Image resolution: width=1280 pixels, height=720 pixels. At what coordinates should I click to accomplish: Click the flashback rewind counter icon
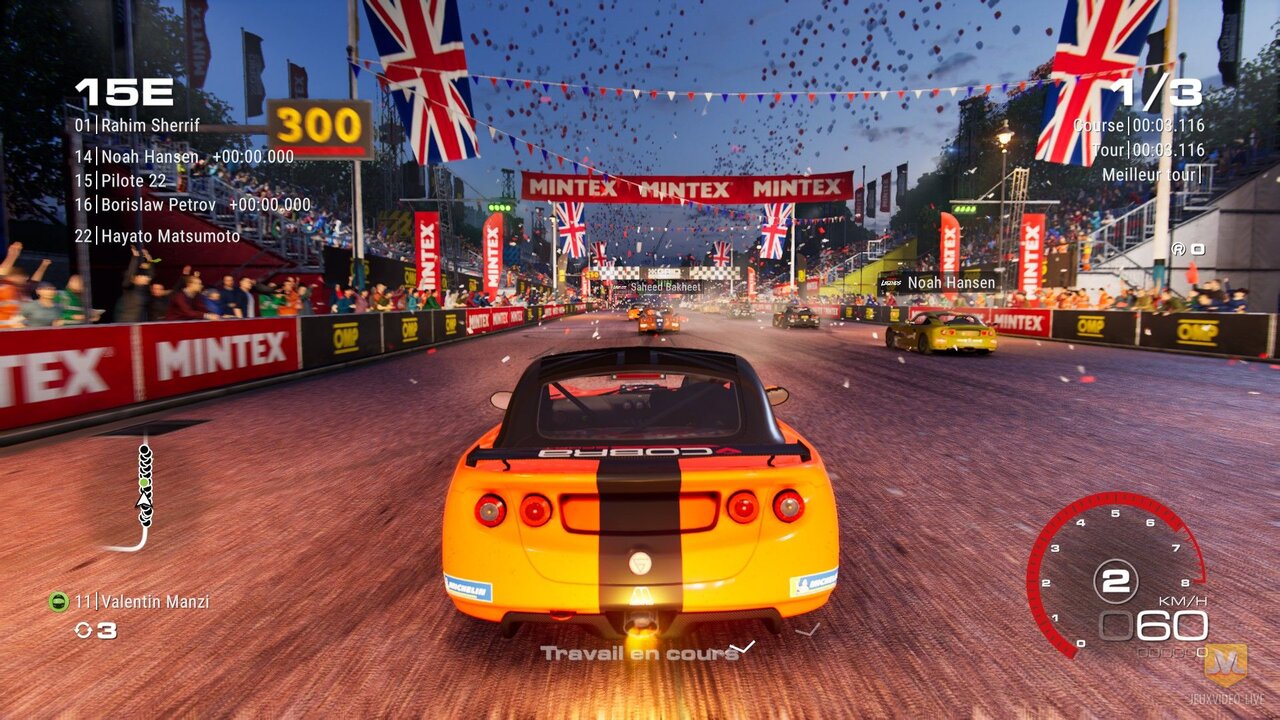click(x=83, y=630)
